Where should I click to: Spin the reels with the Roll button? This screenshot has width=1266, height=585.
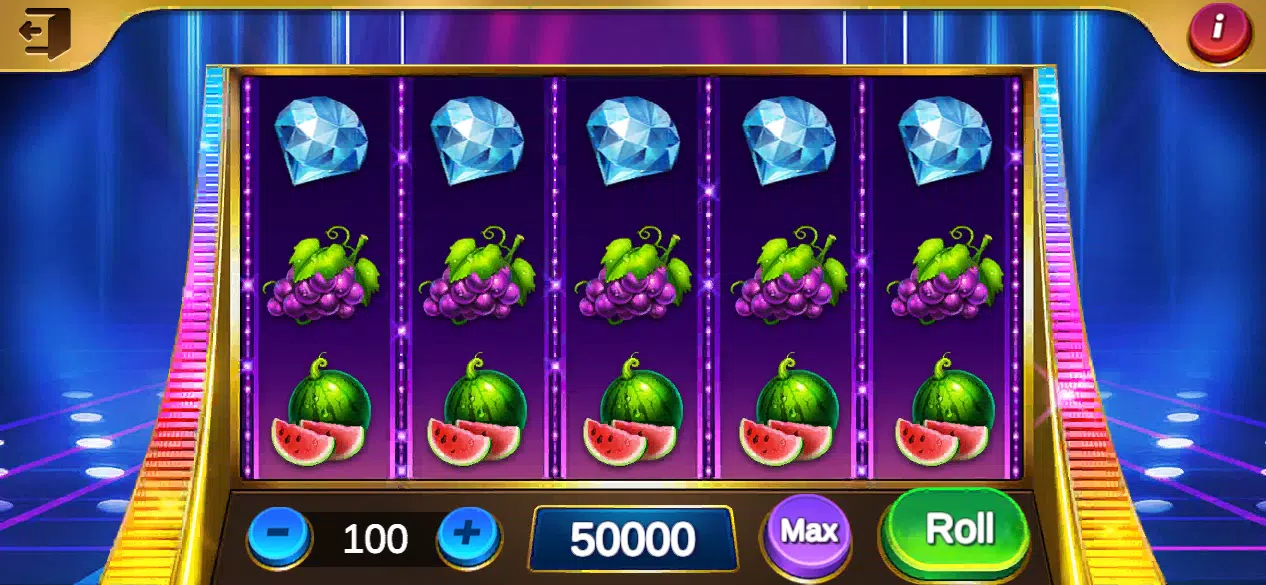point(958,530)
